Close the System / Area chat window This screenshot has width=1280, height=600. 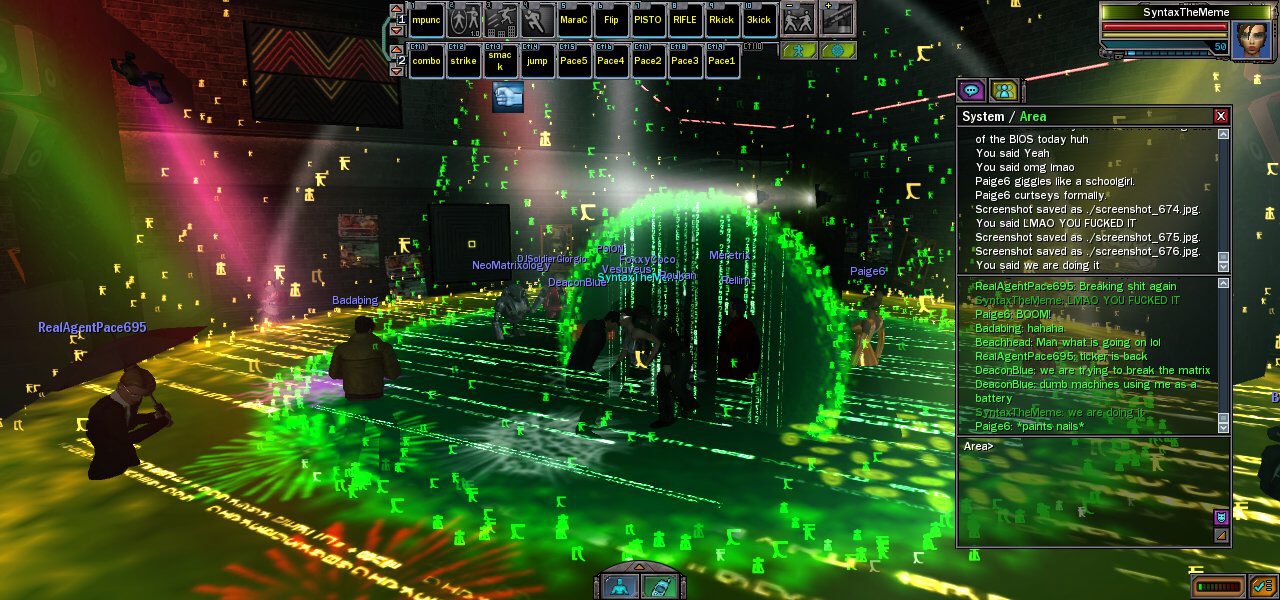pyautogui.click(x=1220, y=116)
